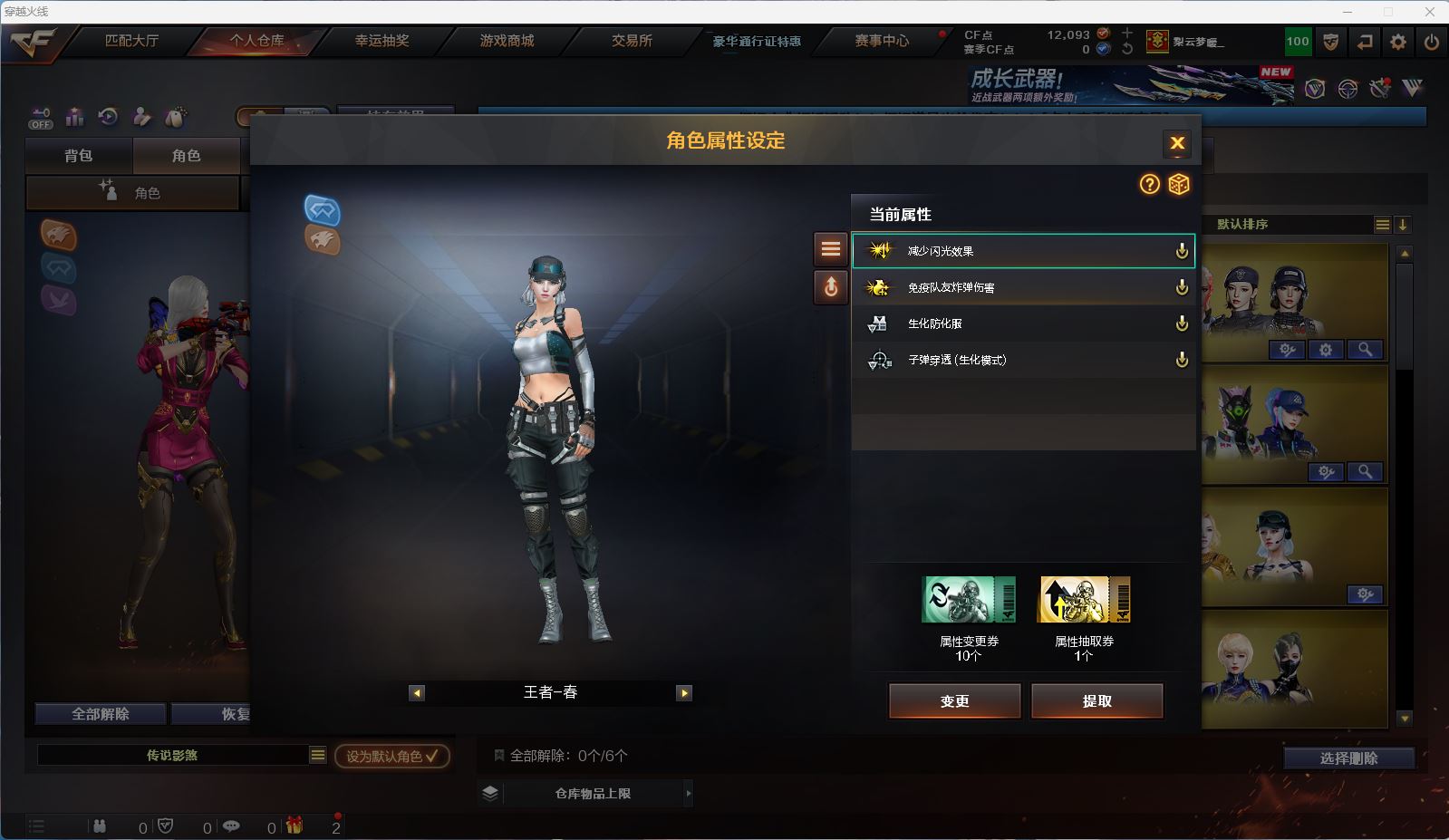
Task: Select the 属性变更券 ticket
Action: (968, 600)
